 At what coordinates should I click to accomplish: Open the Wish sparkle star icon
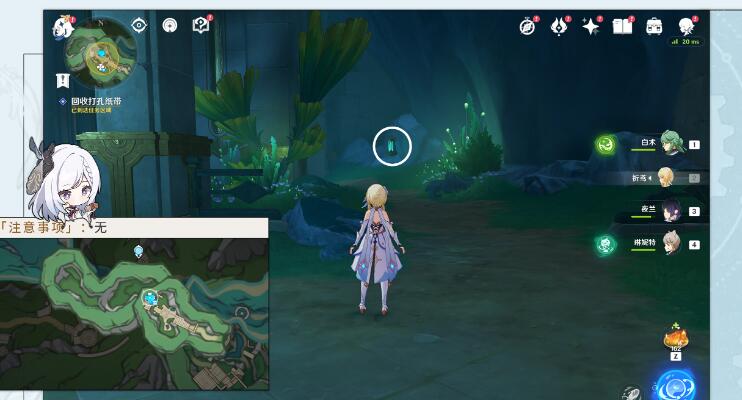[591, 27]
